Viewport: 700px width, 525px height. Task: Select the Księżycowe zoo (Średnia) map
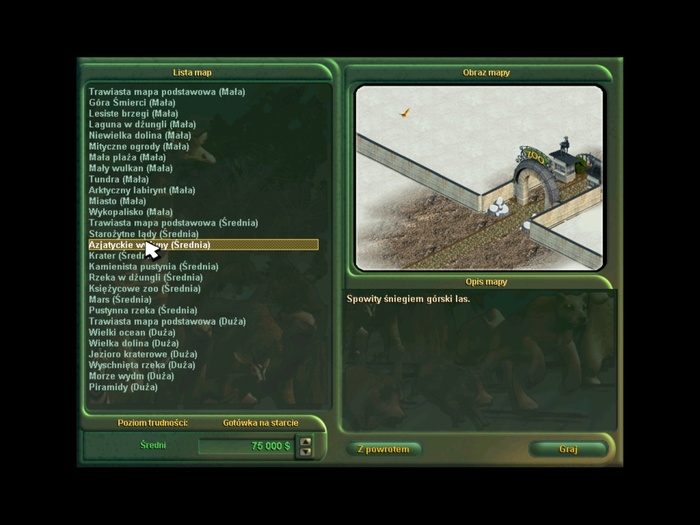145,289
